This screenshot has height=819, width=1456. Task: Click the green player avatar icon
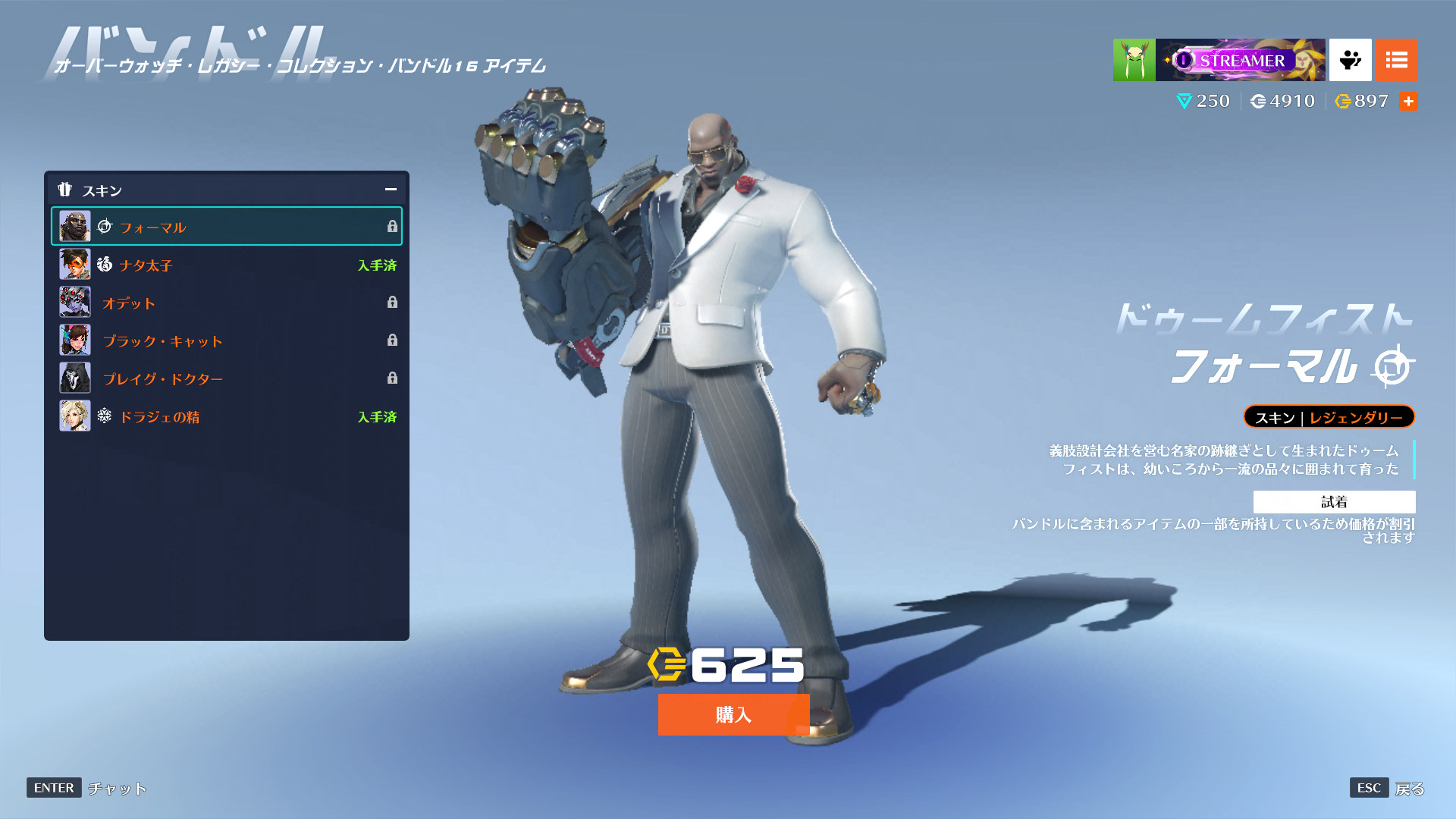1134,60
